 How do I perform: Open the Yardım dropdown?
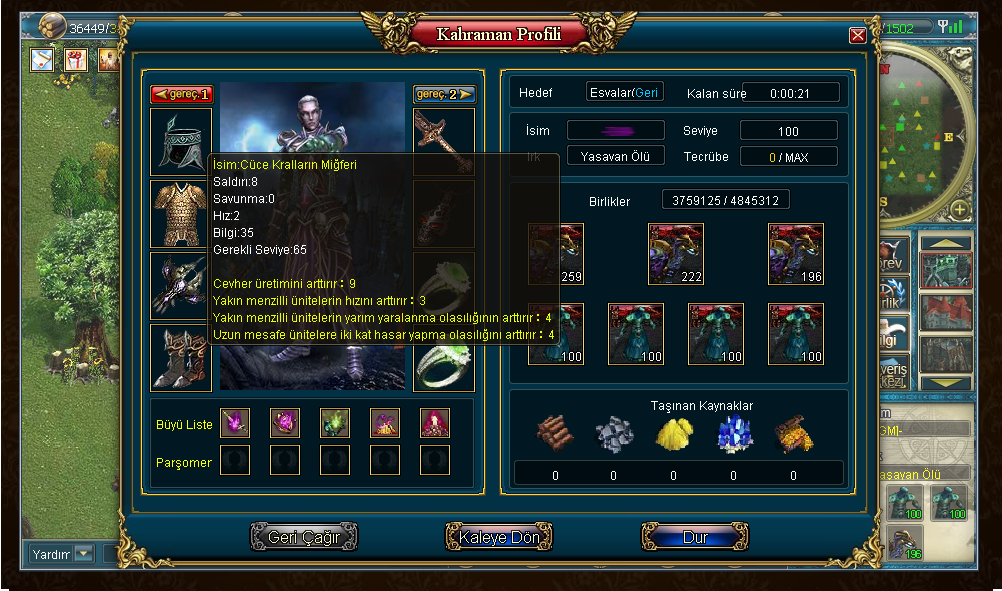click(83, 553)
